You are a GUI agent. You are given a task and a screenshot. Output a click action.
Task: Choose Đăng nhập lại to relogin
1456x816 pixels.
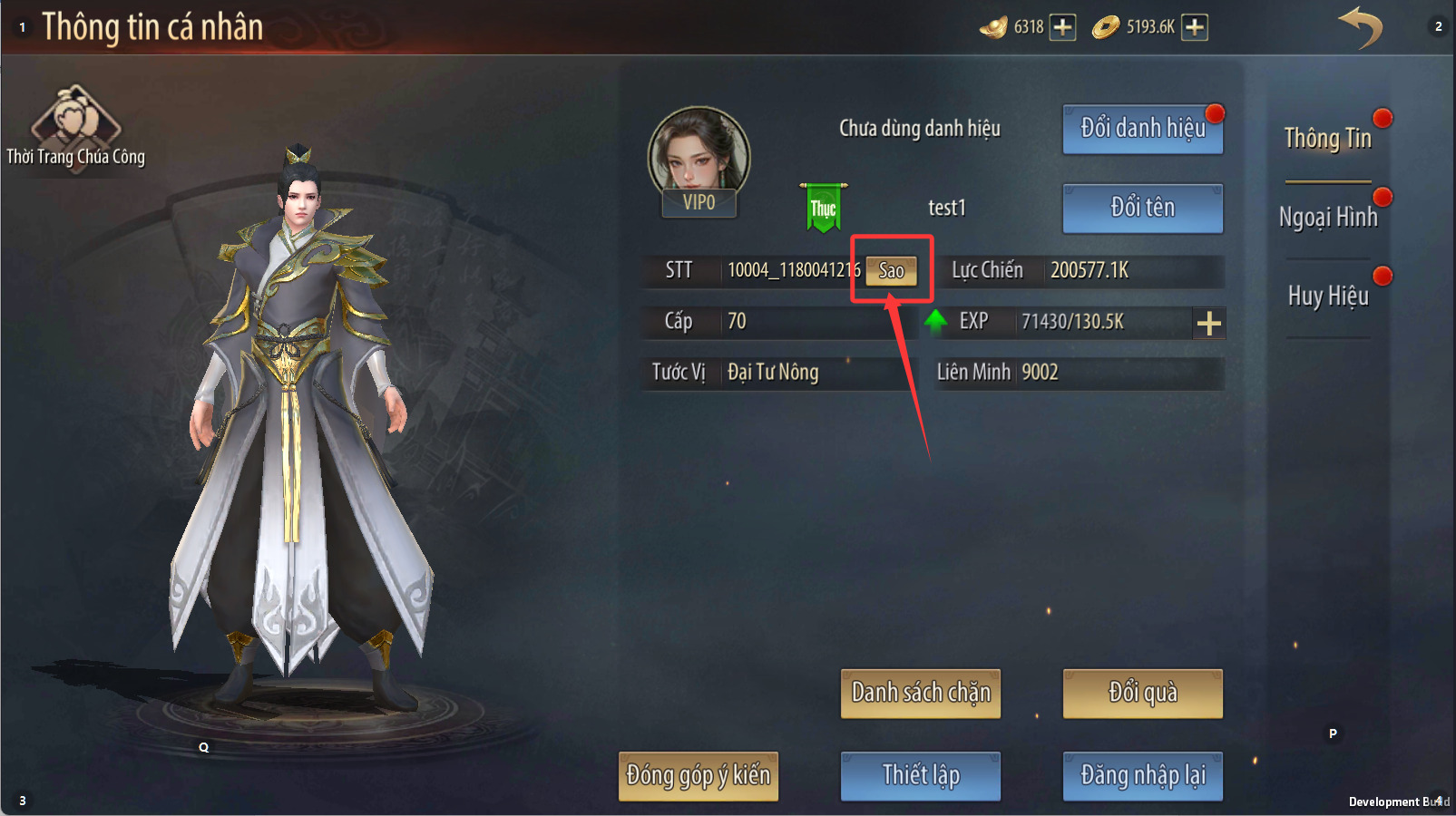pyautogui.click(x=1142, y=776)
